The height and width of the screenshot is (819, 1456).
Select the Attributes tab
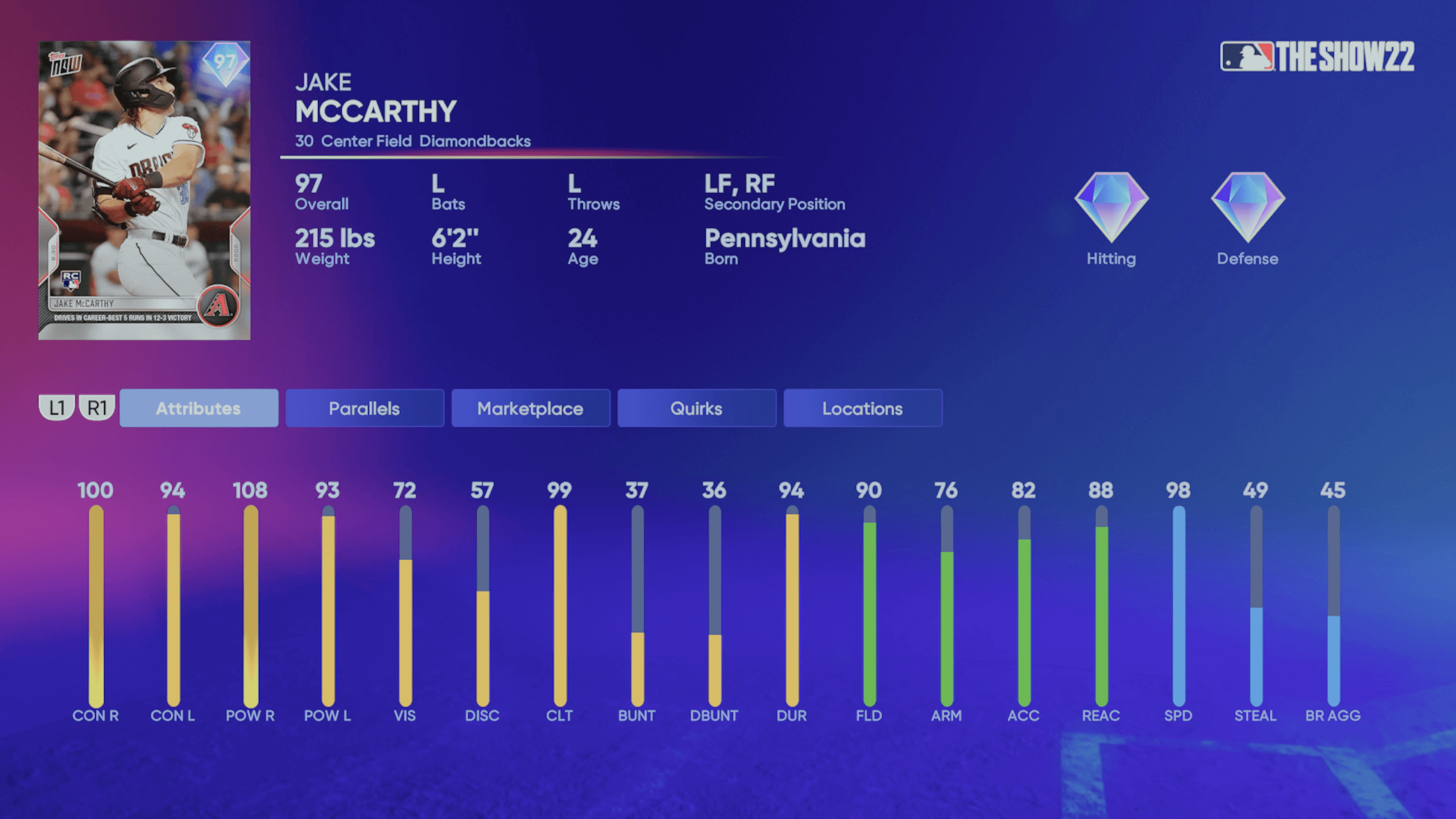point(198,408)
